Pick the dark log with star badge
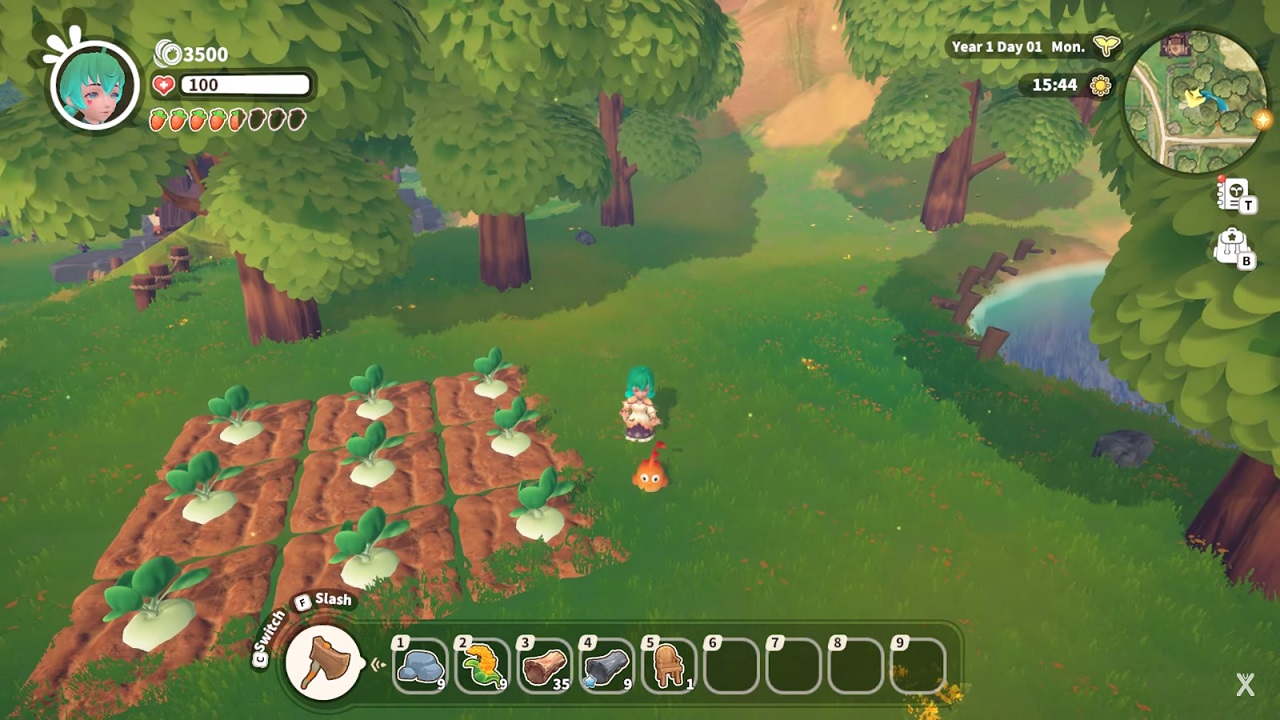The image size is (1280, 720). (x=606, y=666)
